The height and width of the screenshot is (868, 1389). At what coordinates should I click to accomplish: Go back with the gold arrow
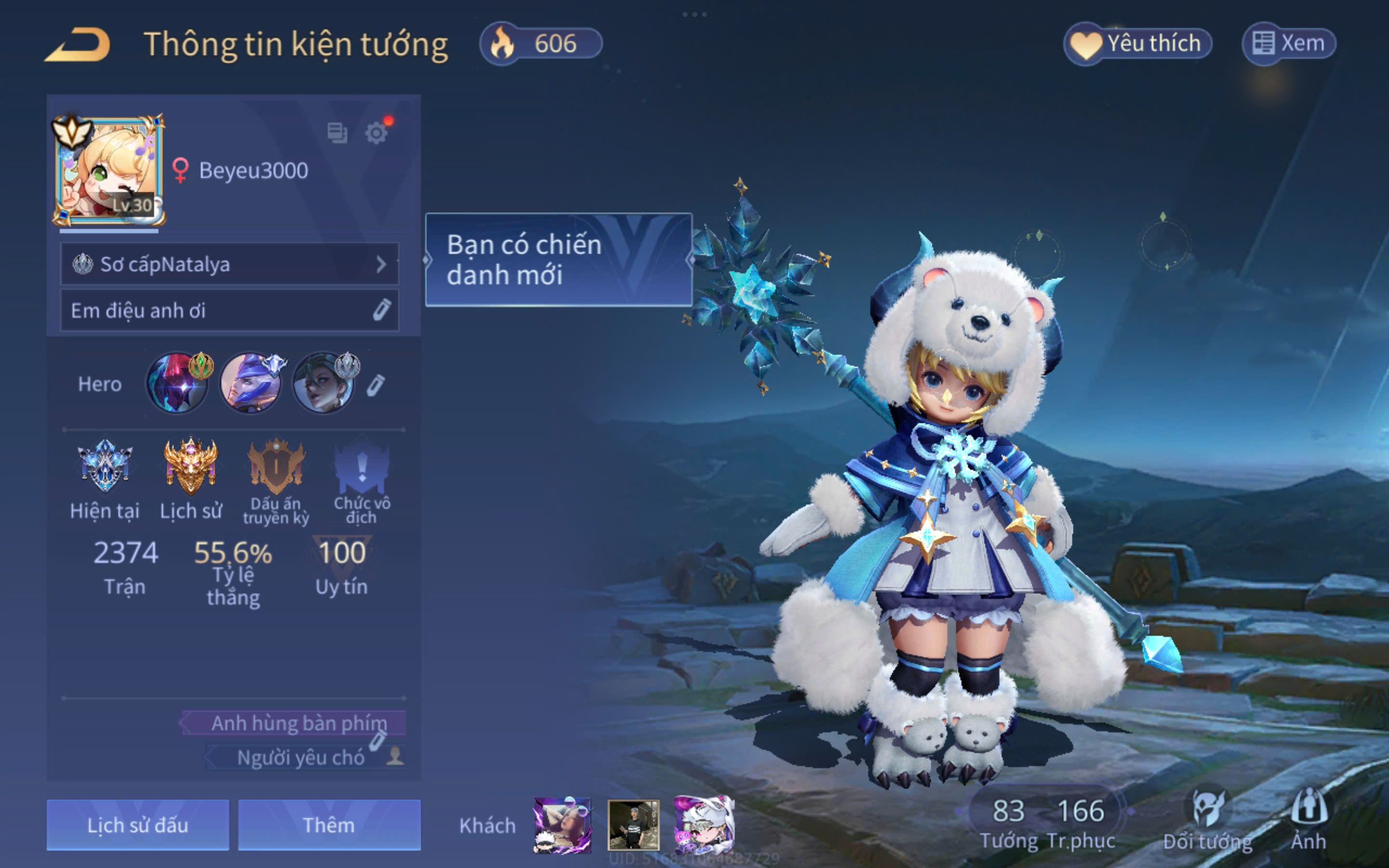coord(78,44)
